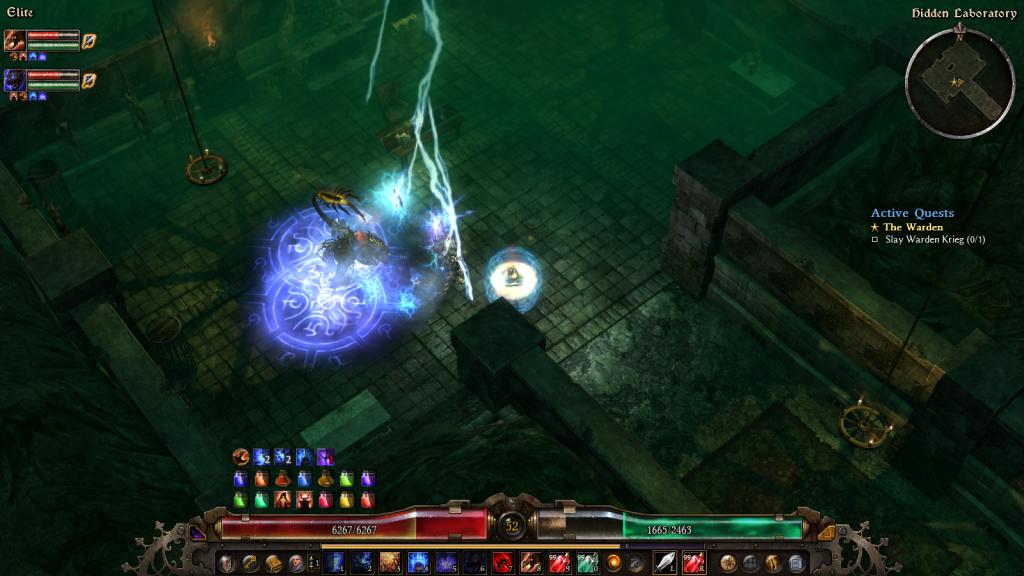This screenshot has height=576, width=1024.
Task: Open the circular minimap
Action: tap(958, 83)
